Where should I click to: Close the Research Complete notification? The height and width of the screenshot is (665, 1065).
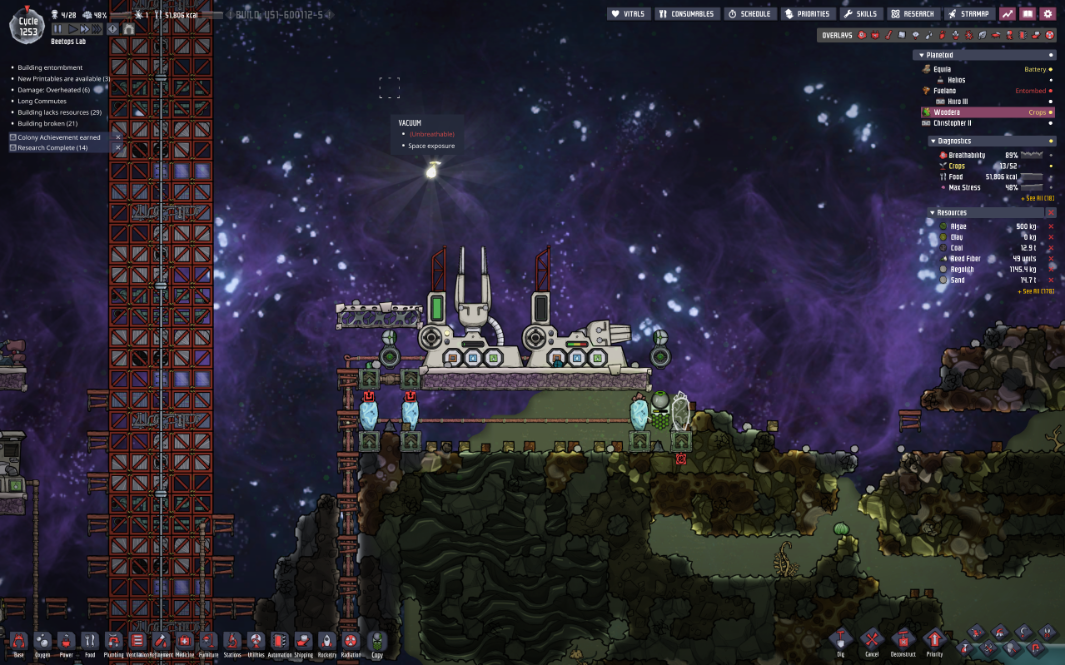click(117, 148)
